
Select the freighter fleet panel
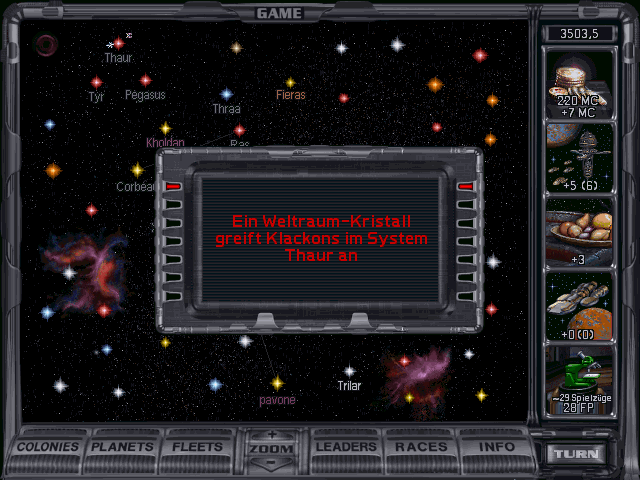(581, 306)
